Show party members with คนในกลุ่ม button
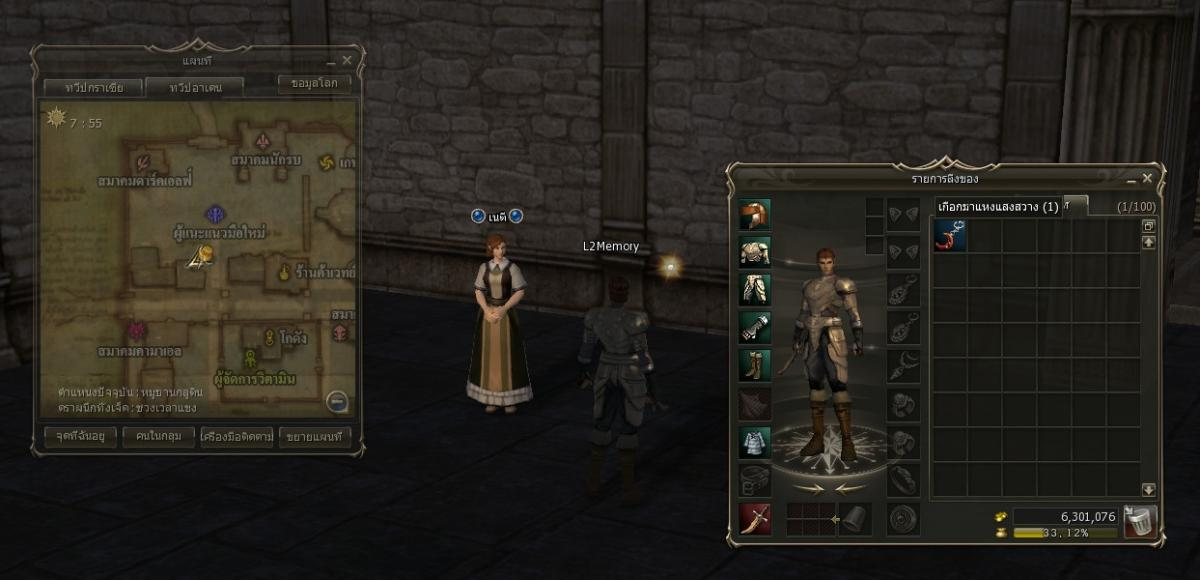Screen dimensions: 1200x580 [x=158, y=437]
